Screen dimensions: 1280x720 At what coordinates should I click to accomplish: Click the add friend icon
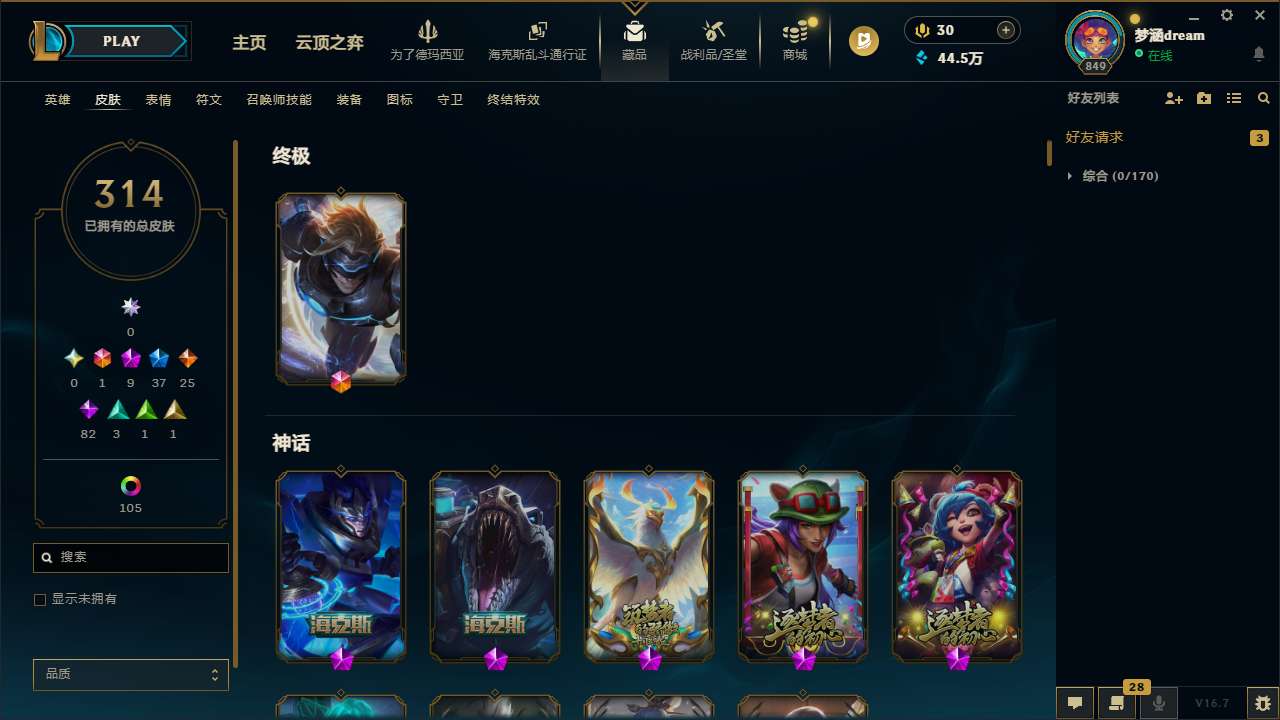(x=1173, y=98)
